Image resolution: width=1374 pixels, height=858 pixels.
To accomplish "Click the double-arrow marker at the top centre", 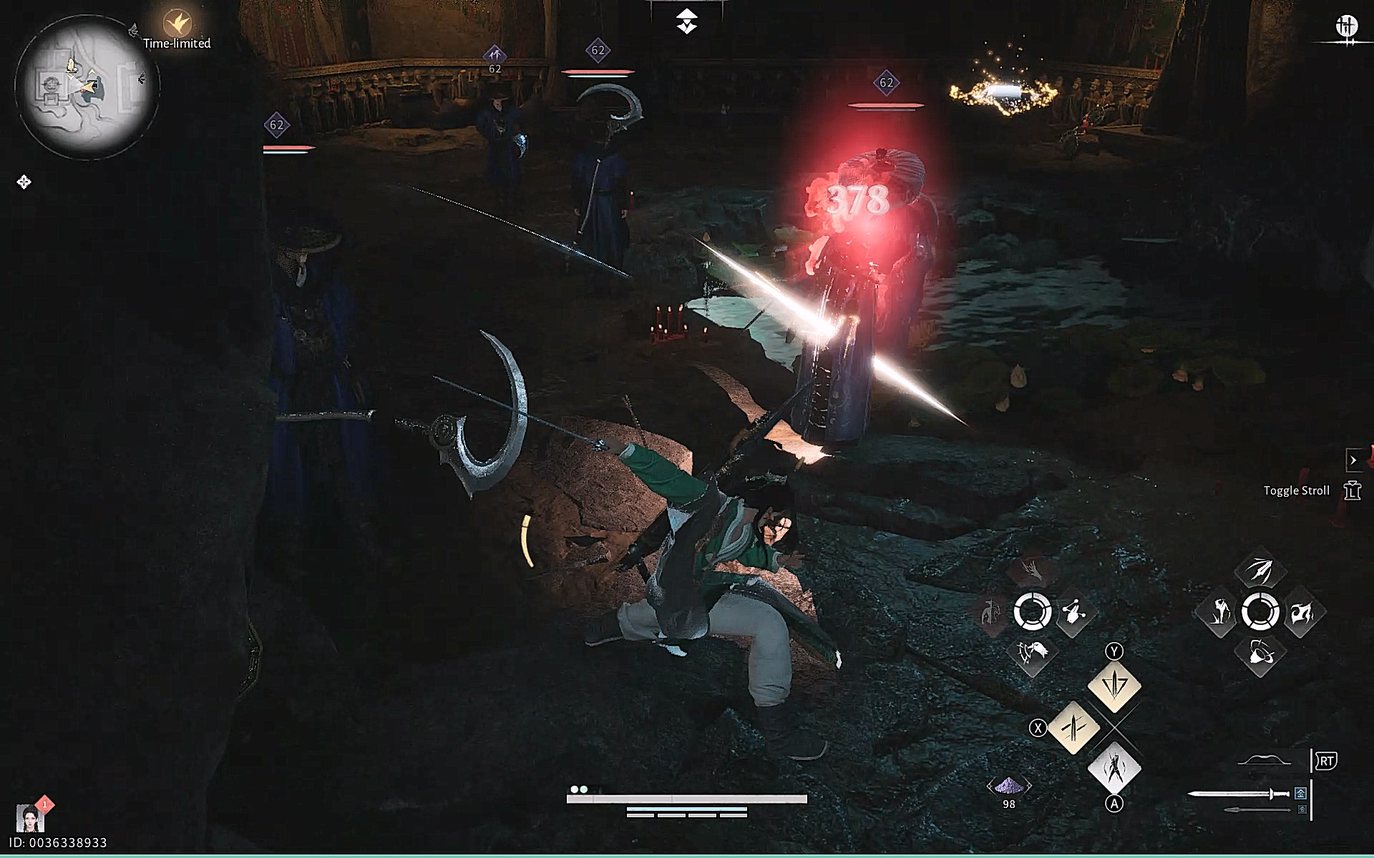I will 686,21.
